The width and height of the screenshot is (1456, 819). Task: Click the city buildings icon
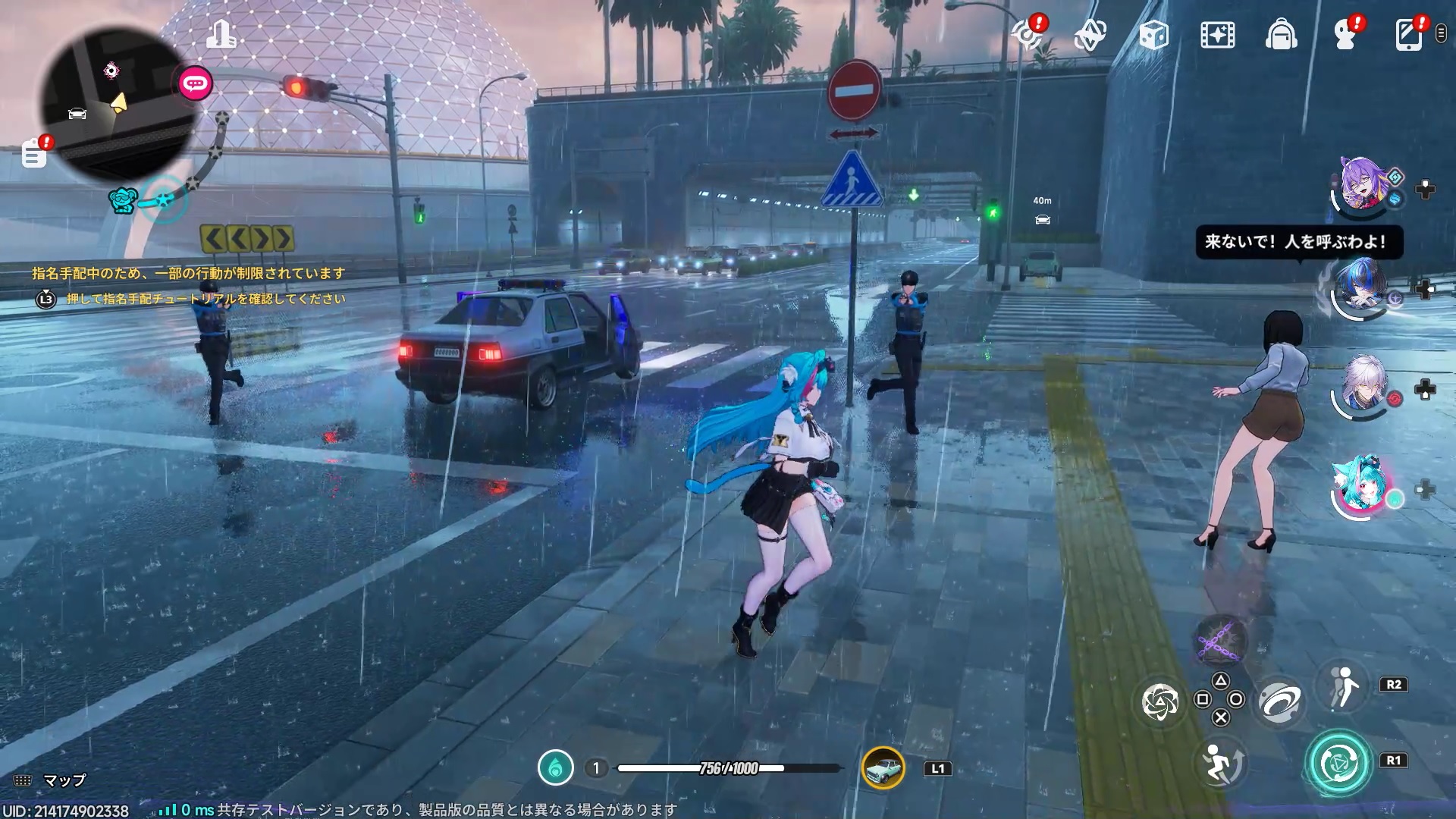221,33
